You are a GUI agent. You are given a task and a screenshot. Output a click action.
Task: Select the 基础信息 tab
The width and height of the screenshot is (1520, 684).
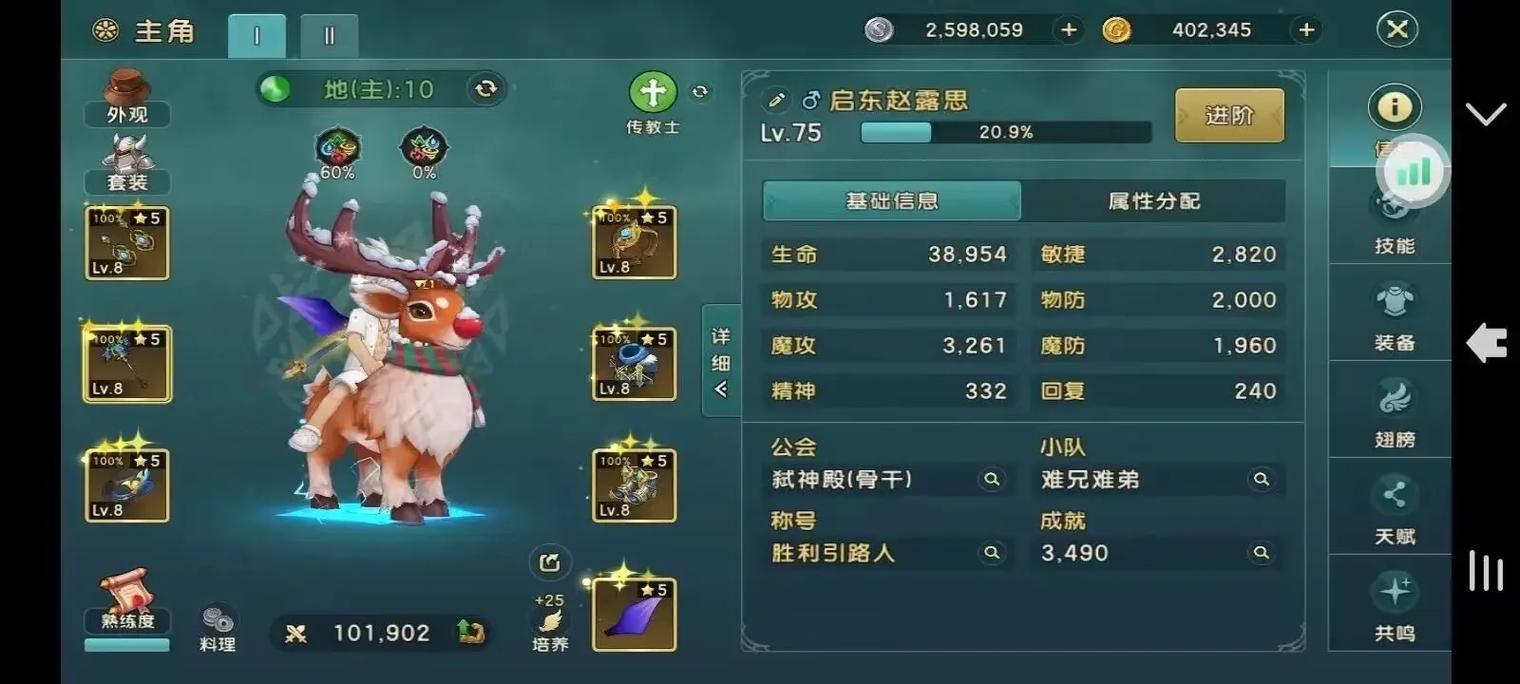(x=891, y=201)
